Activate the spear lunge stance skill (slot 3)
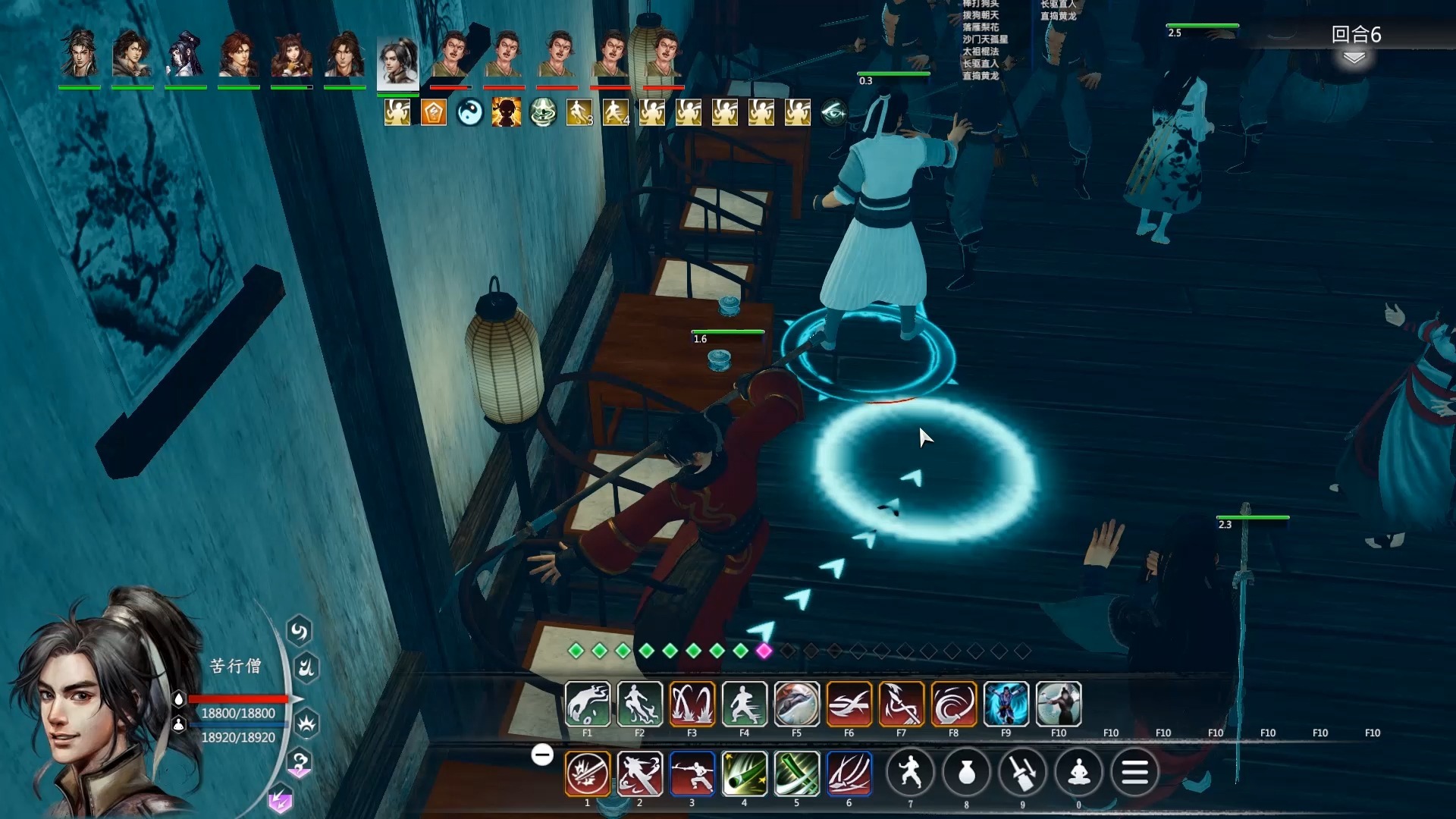Viewport: 1456px width, 819px height. 692,773
